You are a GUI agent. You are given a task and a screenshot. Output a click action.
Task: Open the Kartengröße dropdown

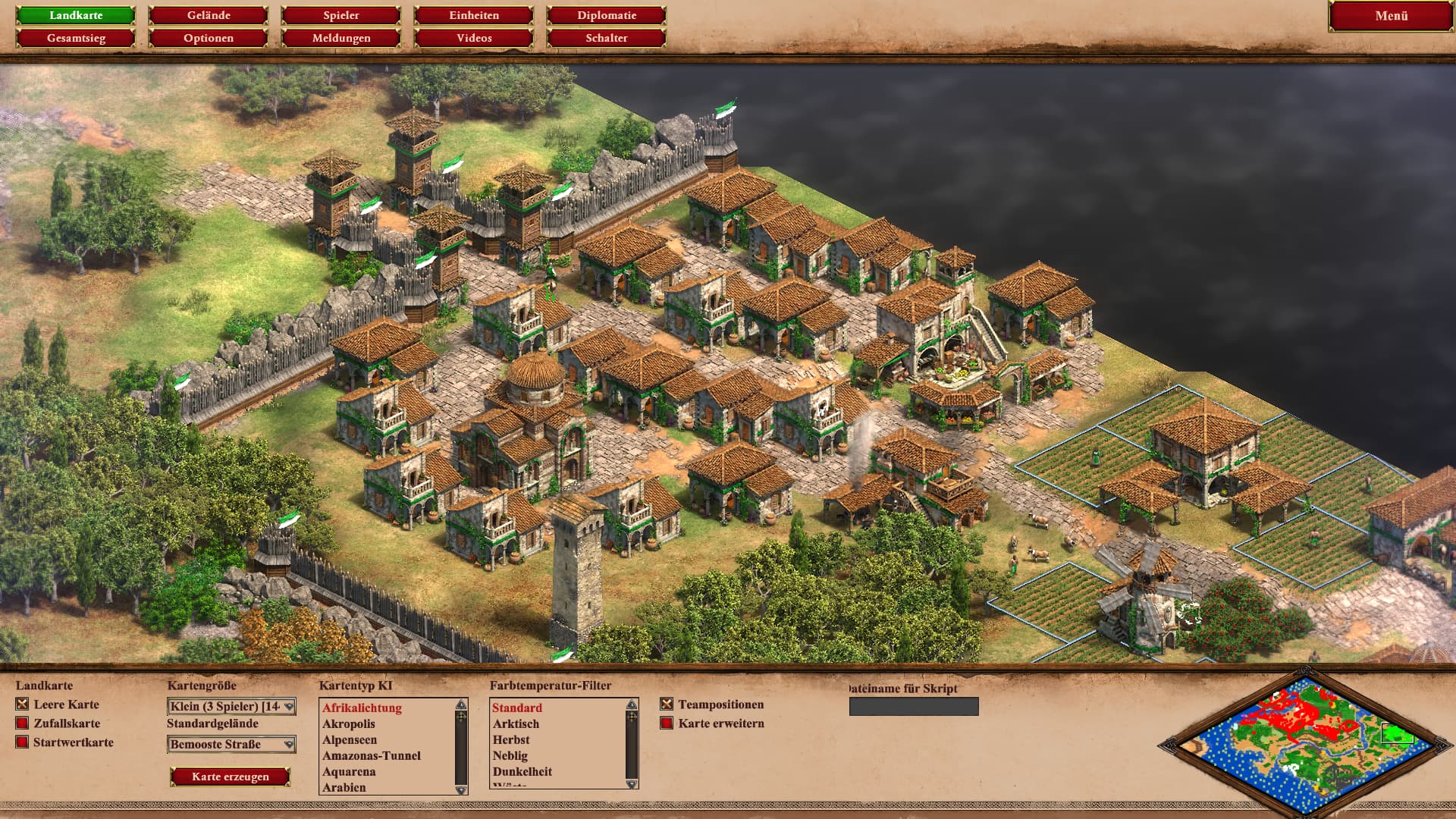coord(231,707)
